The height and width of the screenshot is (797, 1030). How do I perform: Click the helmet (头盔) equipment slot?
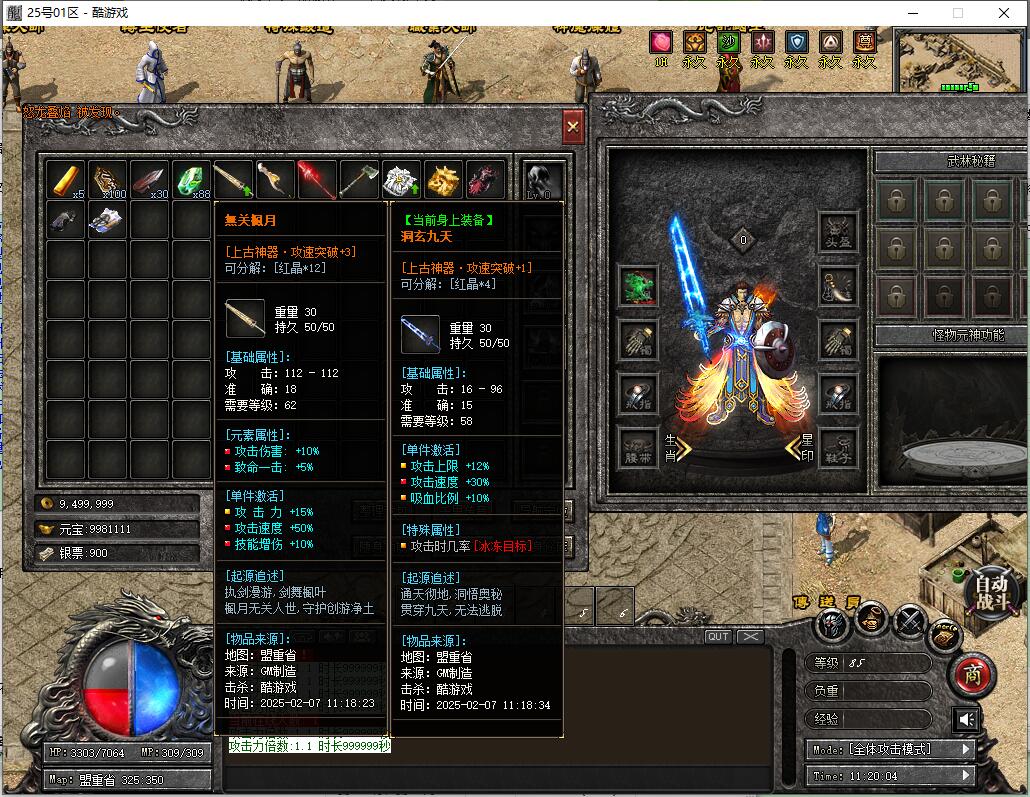[838, 232]
